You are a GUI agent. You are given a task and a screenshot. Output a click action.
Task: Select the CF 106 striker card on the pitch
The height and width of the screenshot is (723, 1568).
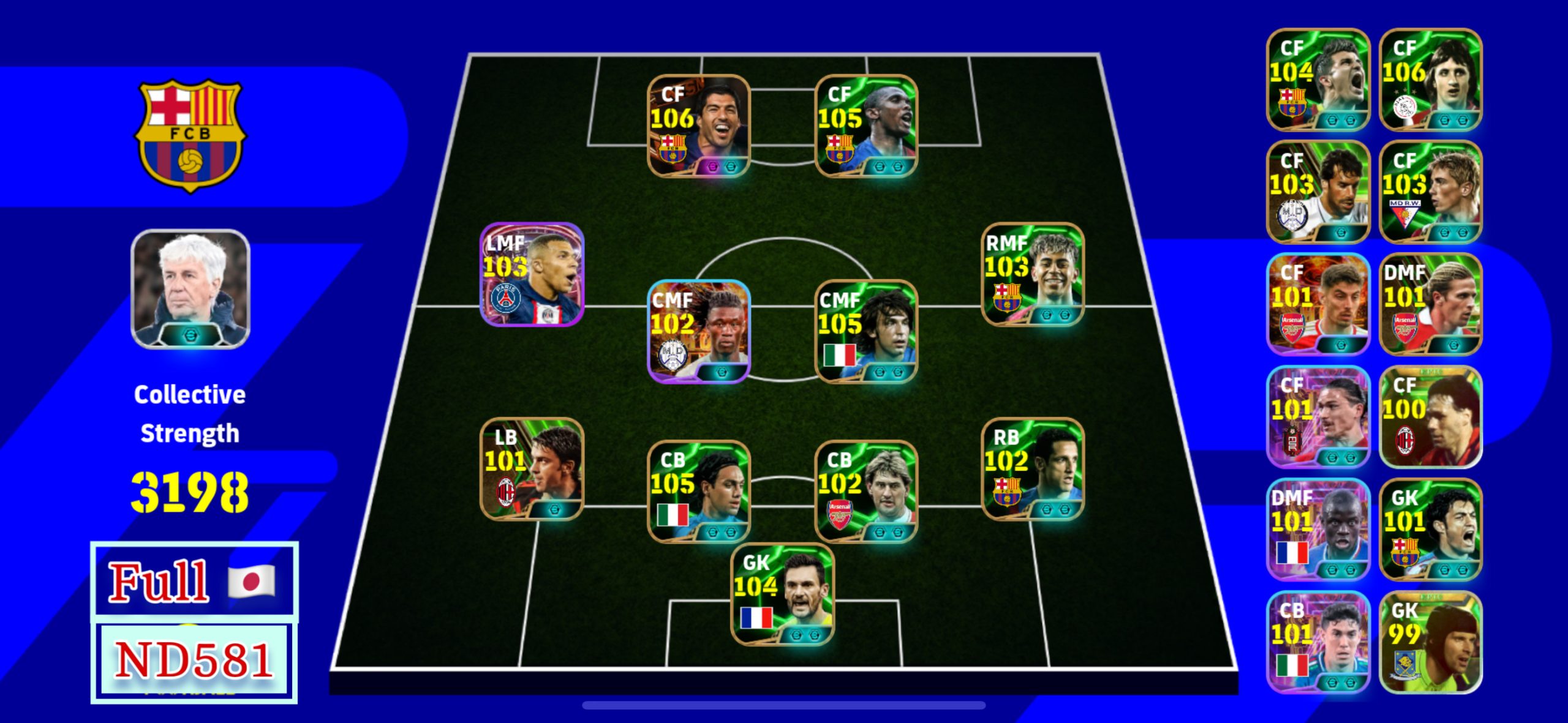pos(699,125)
